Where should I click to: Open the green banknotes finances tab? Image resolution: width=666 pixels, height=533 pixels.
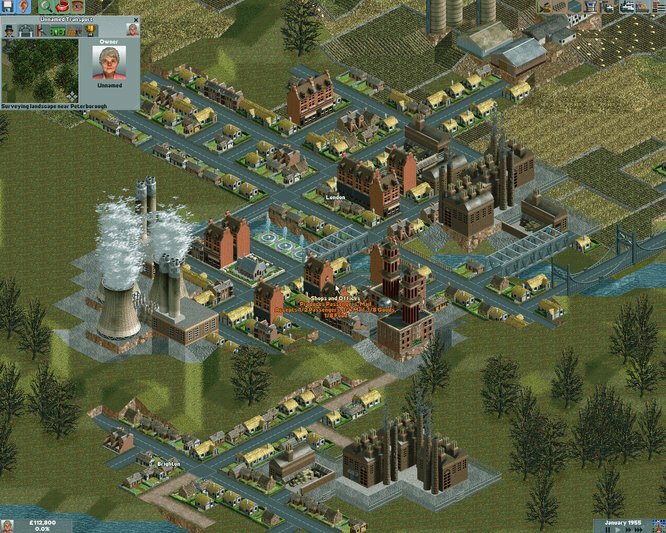[56, 31]
